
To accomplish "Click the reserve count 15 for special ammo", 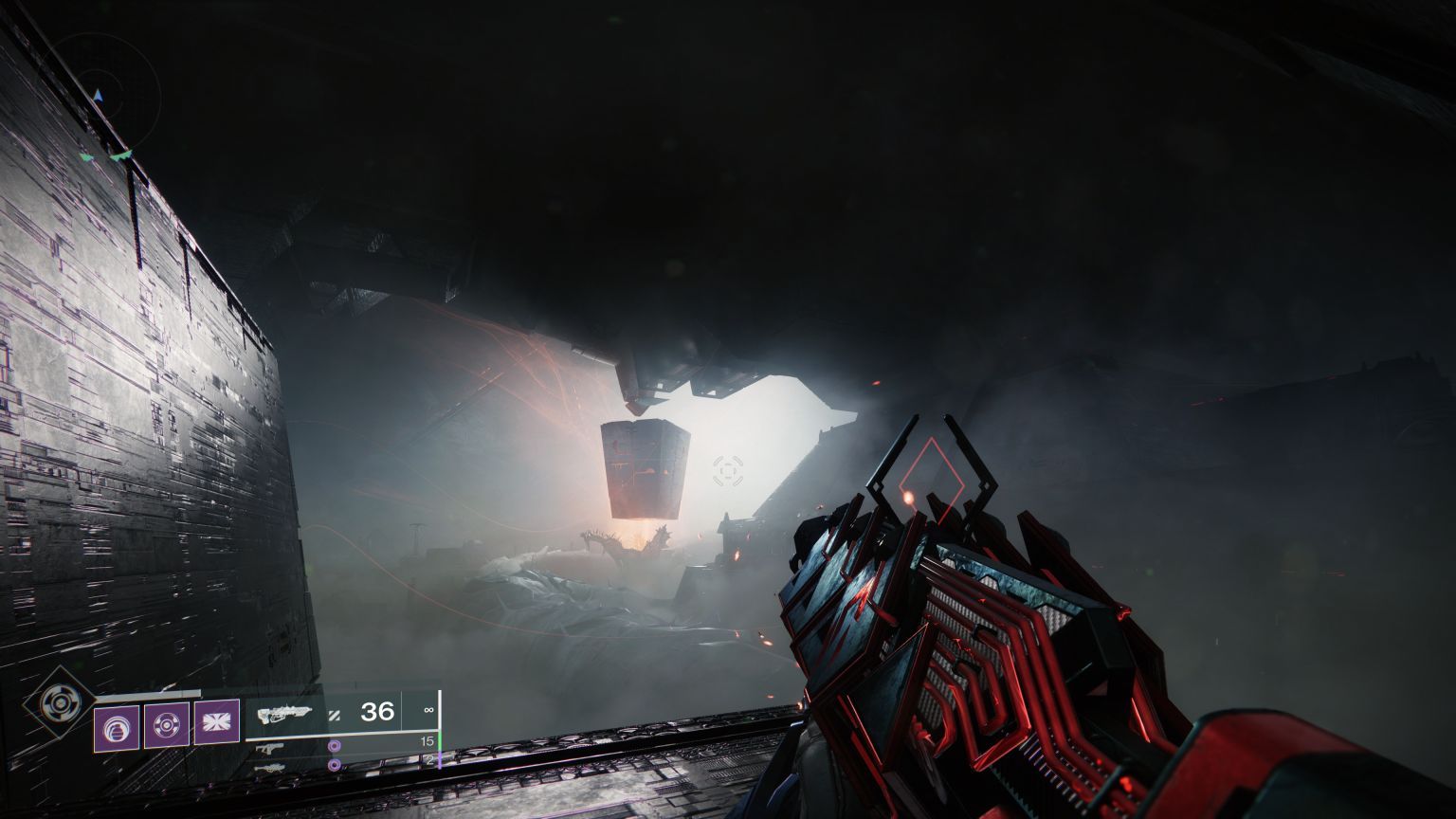I will [x=428, y=740].
